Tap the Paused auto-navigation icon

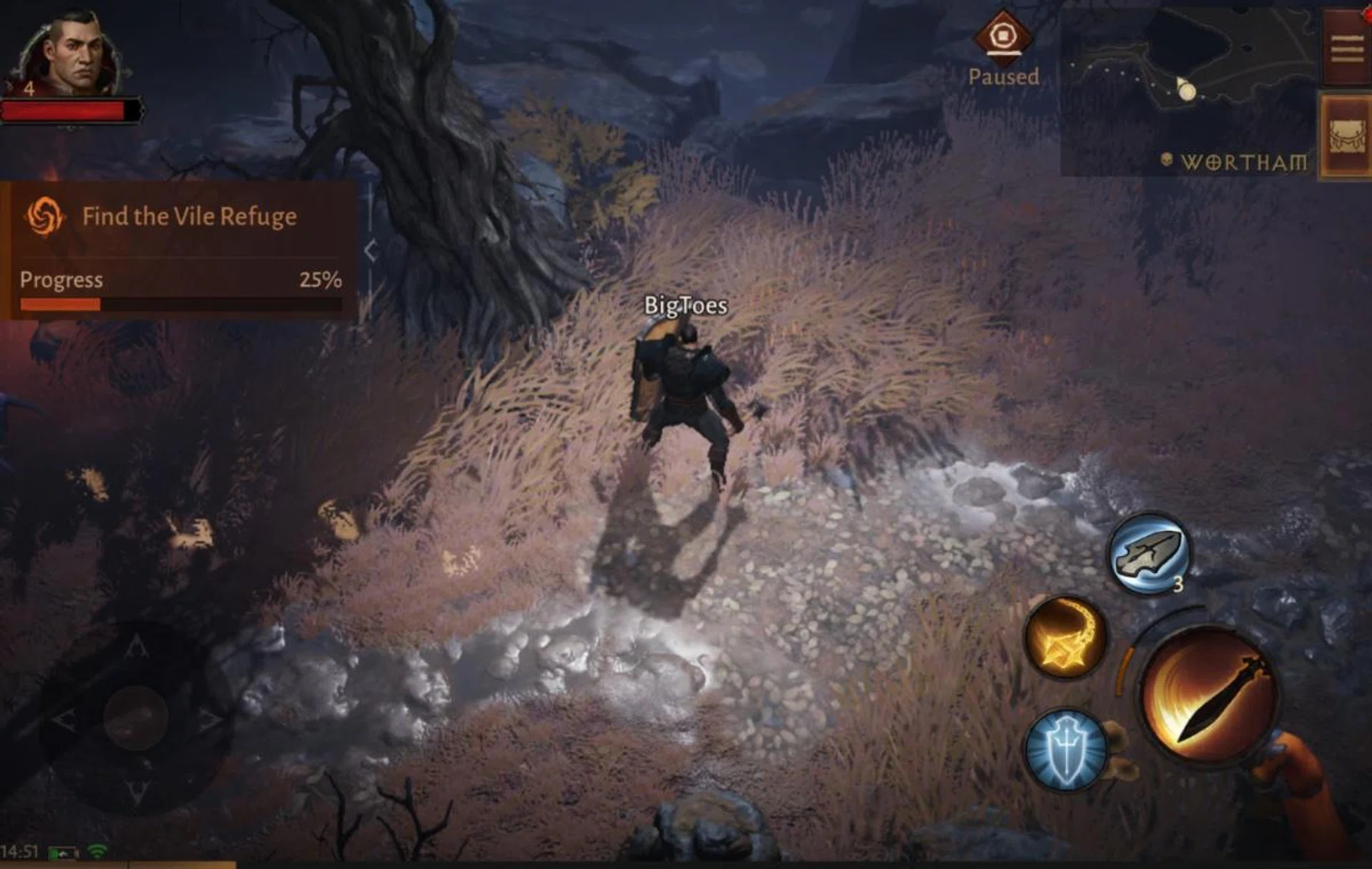(x=1003, y=36)
